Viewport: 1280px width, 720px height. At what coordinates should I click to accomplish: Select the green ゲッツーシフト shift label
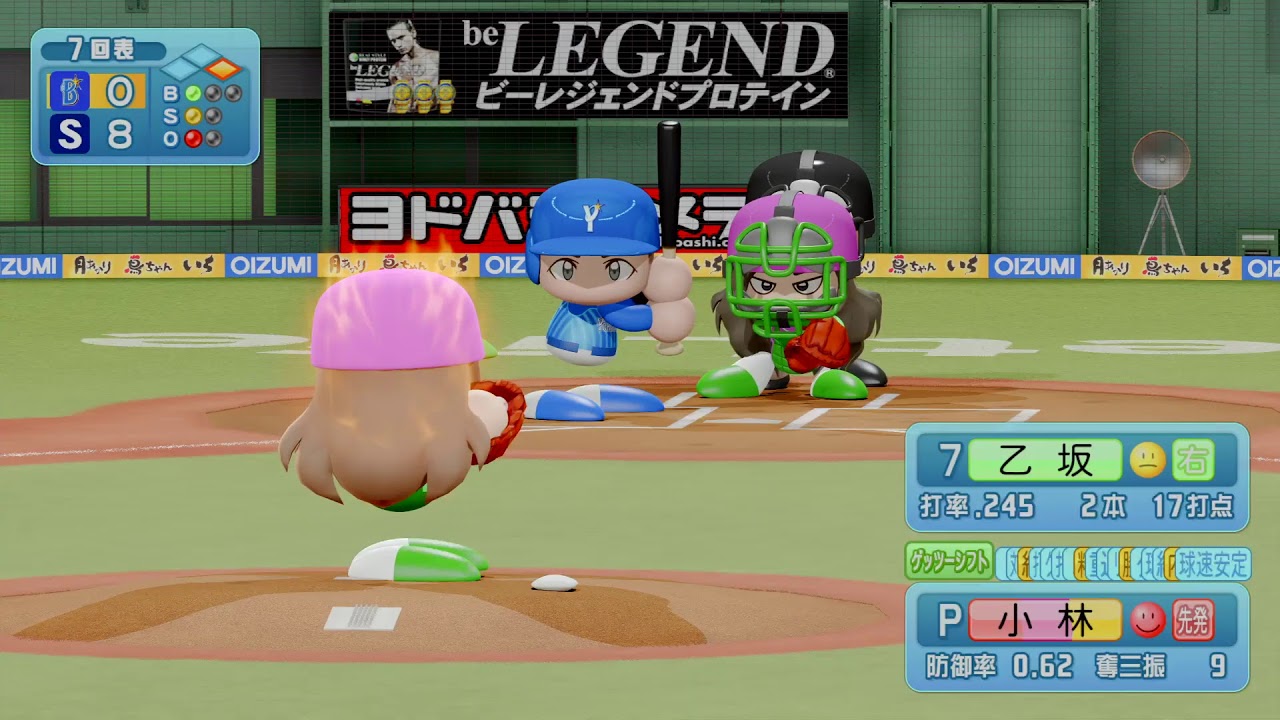(948, 562)
